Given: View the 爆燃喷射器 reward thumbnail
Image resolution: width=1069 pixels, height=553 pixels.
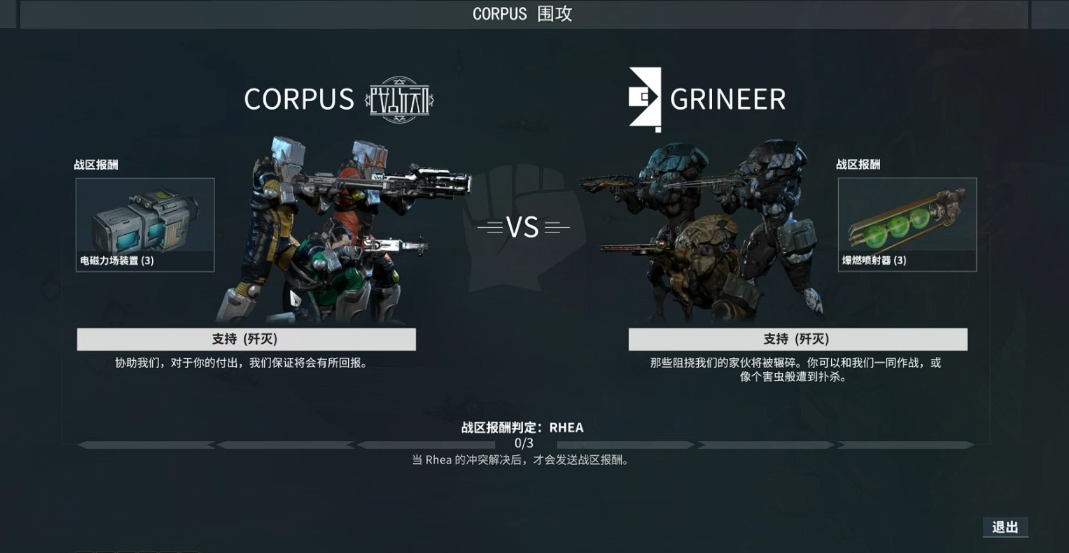Looking at the screenshot, I should coord(906,224).
